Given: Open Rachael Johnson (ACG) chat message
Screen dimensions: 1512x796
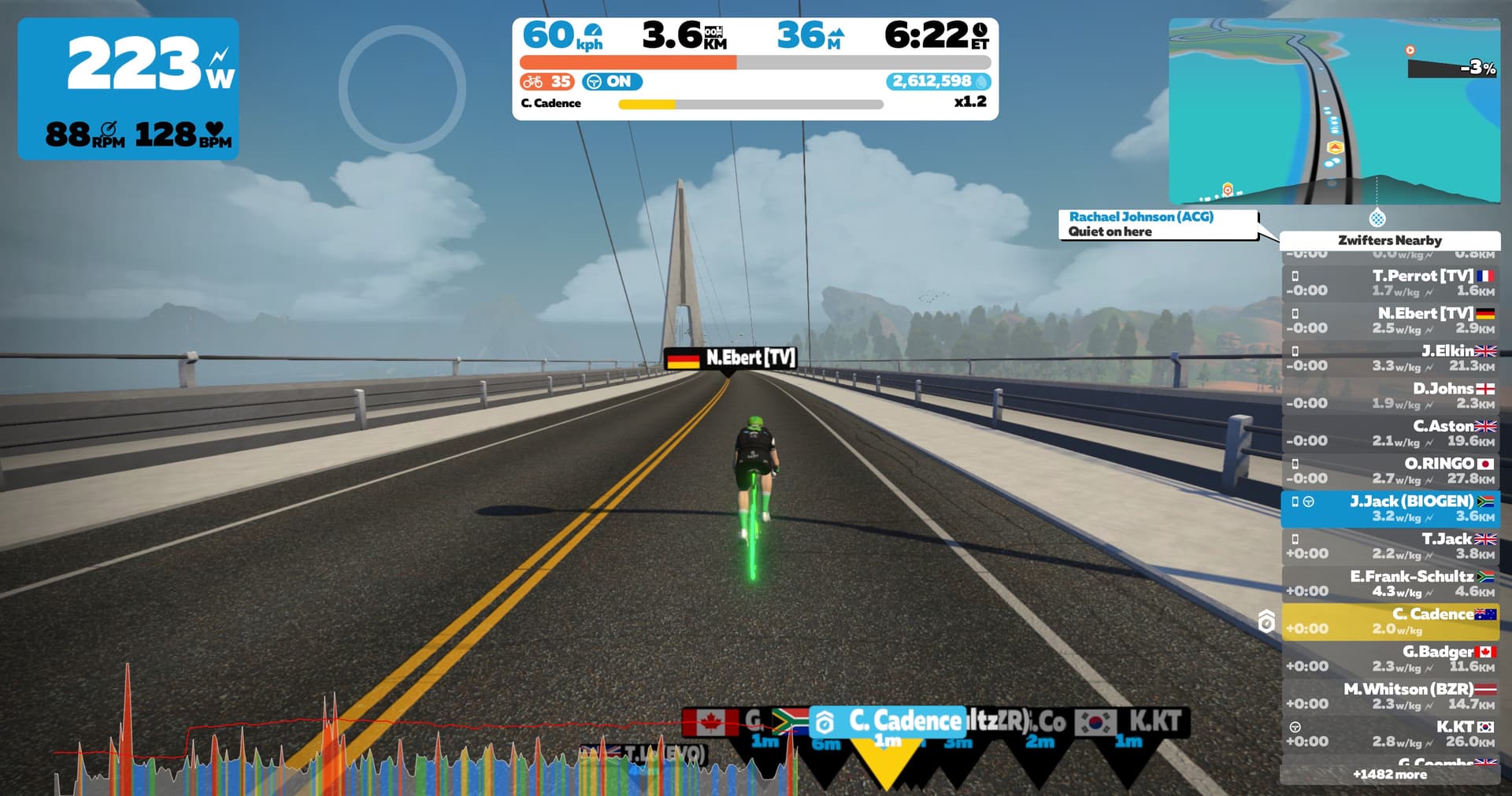Looking at the screenshot, I should coord(1158,224).
